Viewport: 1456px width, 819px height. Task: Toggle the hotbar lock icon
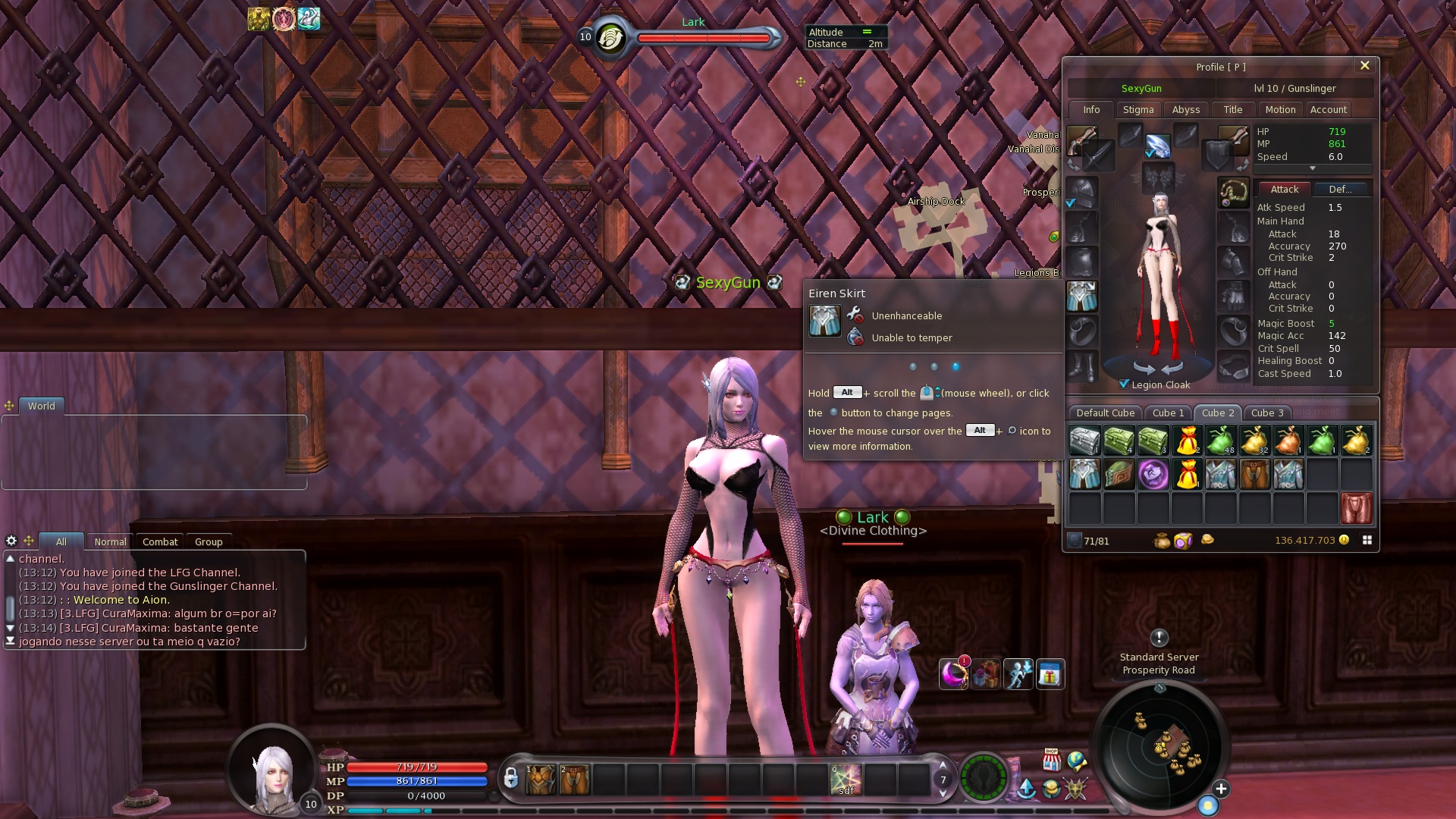click(510, 779)
